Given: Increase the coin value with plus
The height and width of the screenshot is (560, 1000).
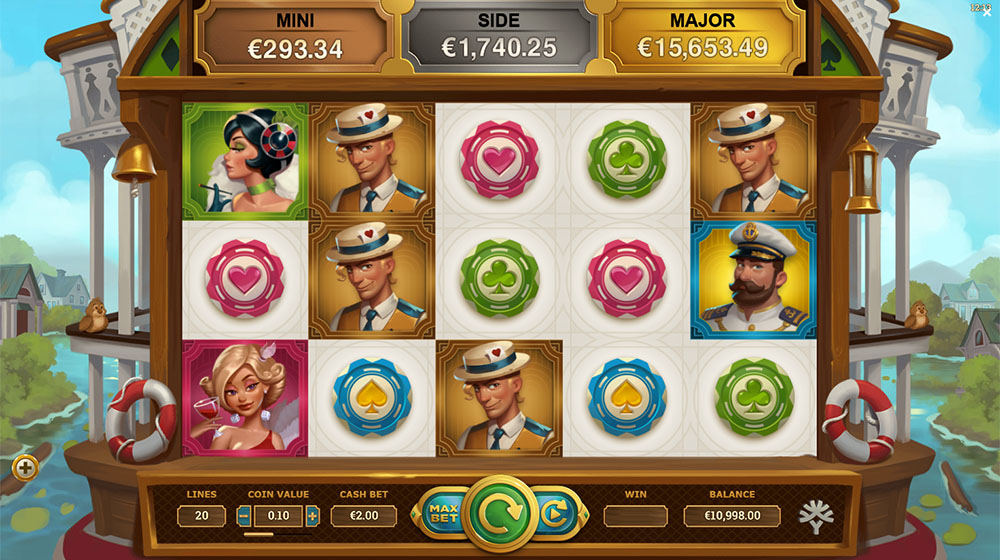Looking at the screenshot, I should (312, 516).
